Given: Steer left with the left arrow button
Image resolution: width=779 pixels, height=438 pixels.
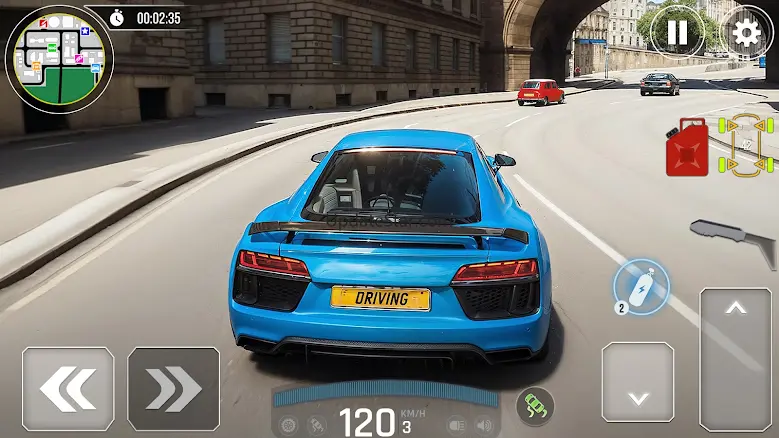Looking at the screenshot, I should point(68,389).
